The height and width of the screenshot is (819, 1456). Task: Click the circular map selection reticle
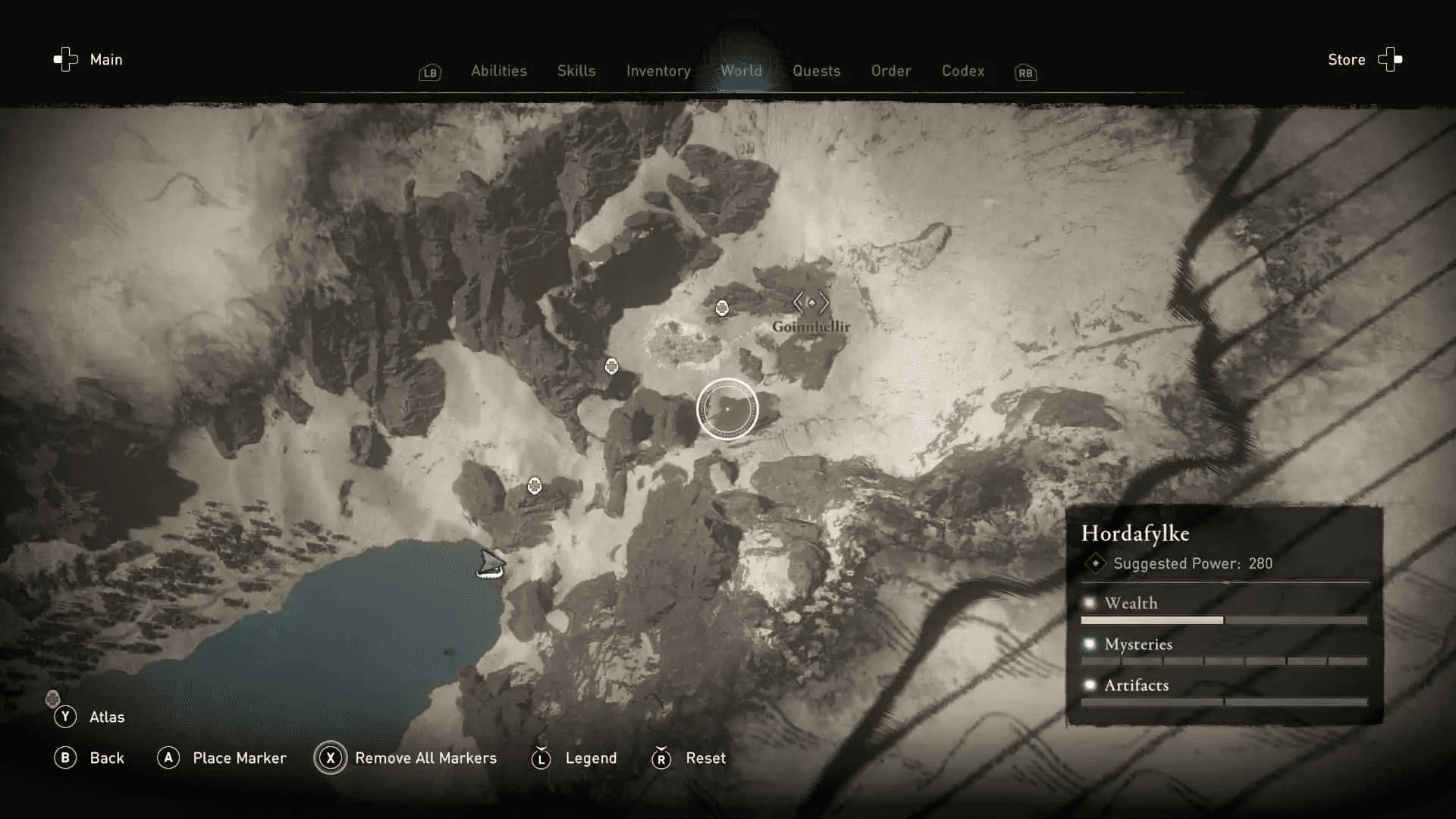coord(729,408)
